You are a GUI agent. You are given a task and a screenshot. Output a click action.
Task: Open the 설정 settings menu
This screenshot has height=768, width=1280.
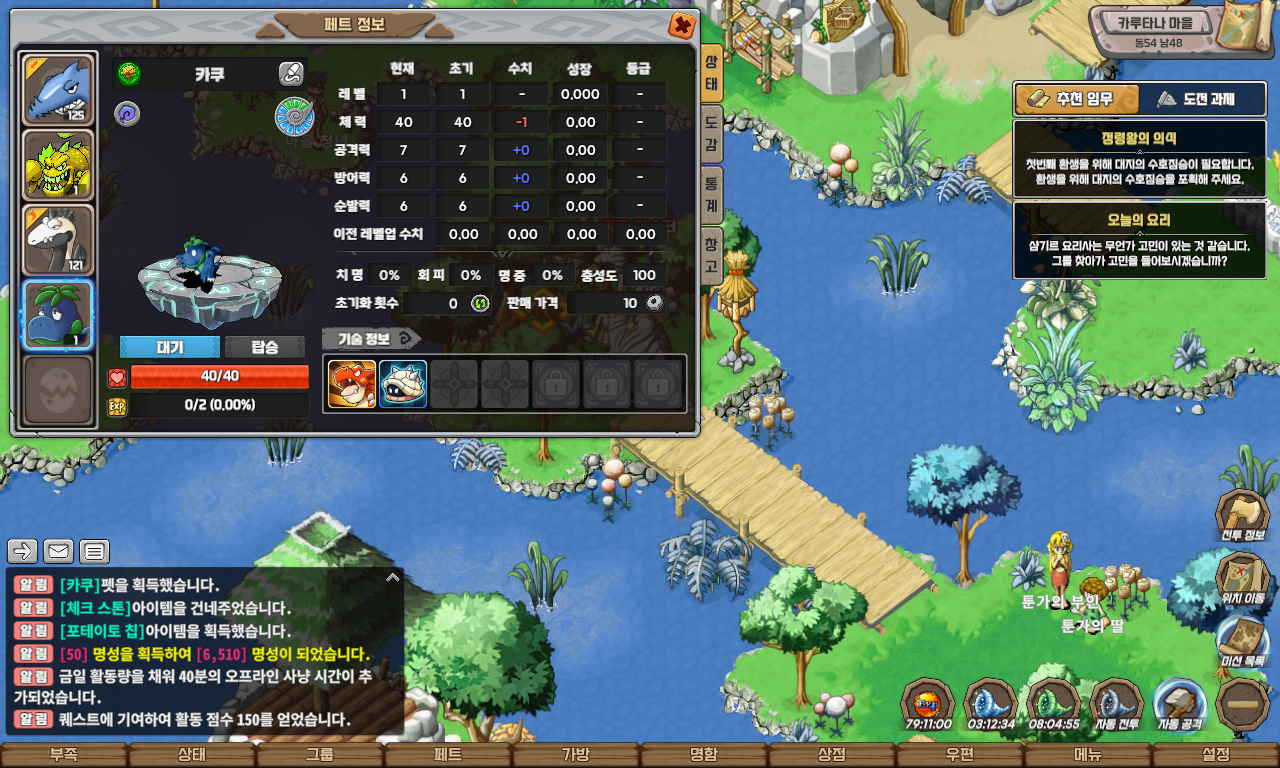click(1216, 755)
